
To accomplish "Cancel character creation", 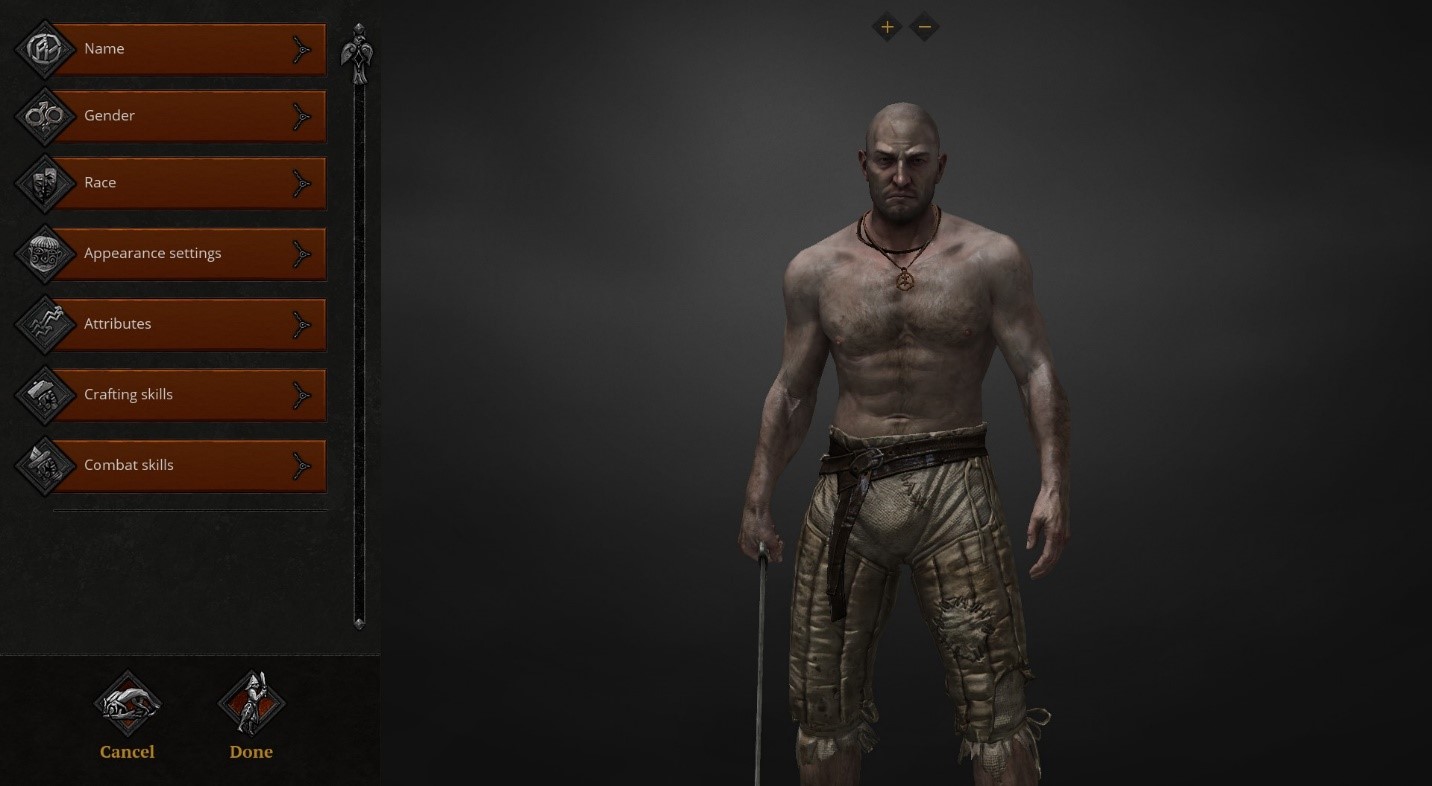I will coord(127,714).
